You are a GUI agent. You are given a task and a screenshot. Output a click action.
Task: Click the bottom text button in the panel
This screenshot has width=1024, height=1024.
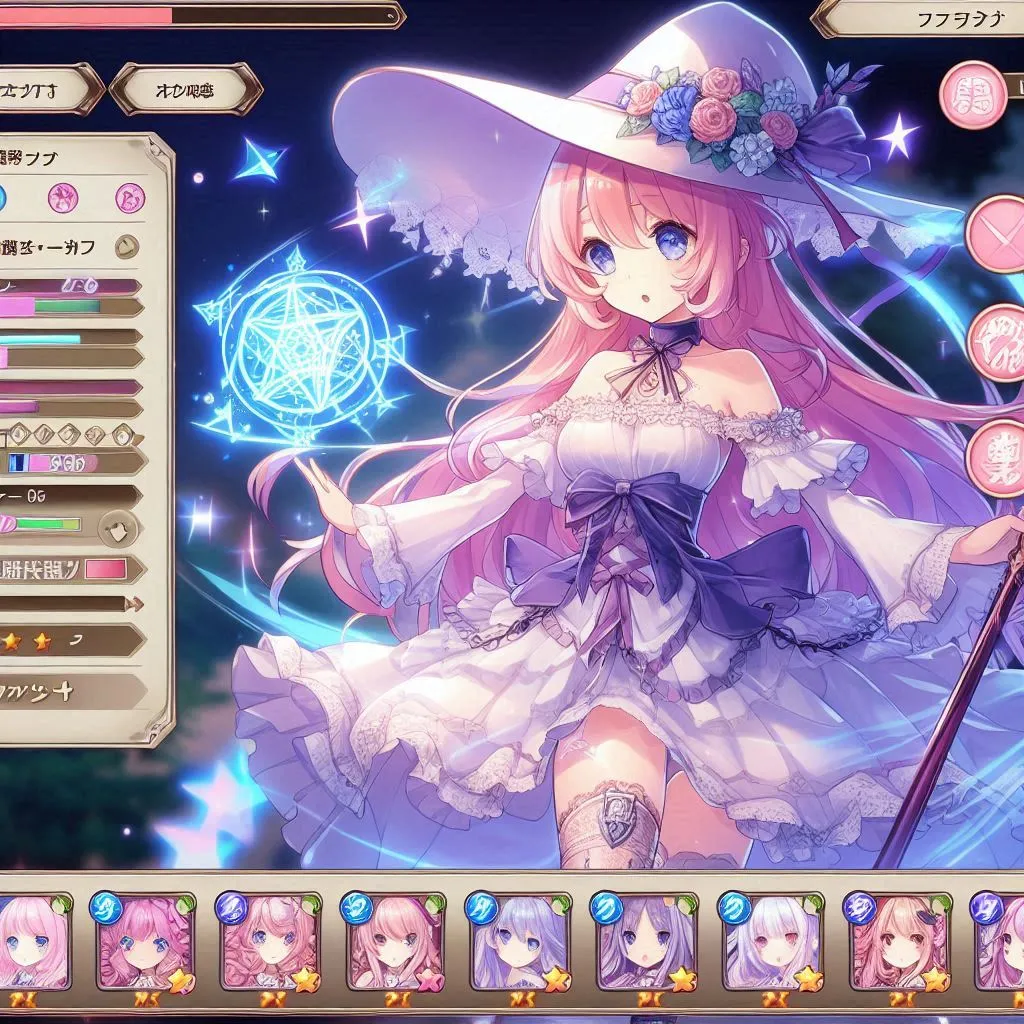click(x=70, y=691)
